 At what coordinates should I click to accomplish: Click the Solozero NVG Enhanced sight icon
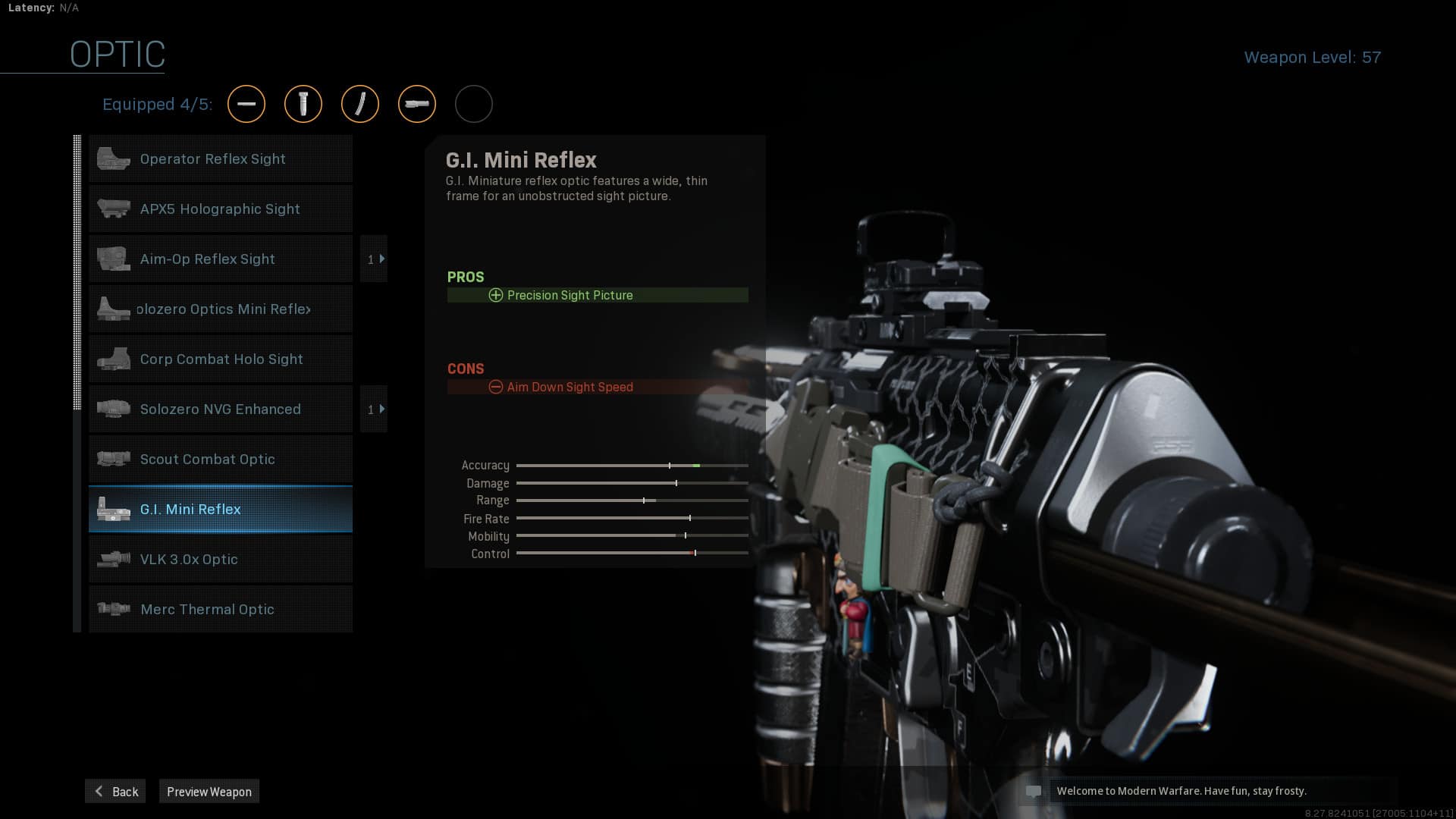tap(112, 409)
